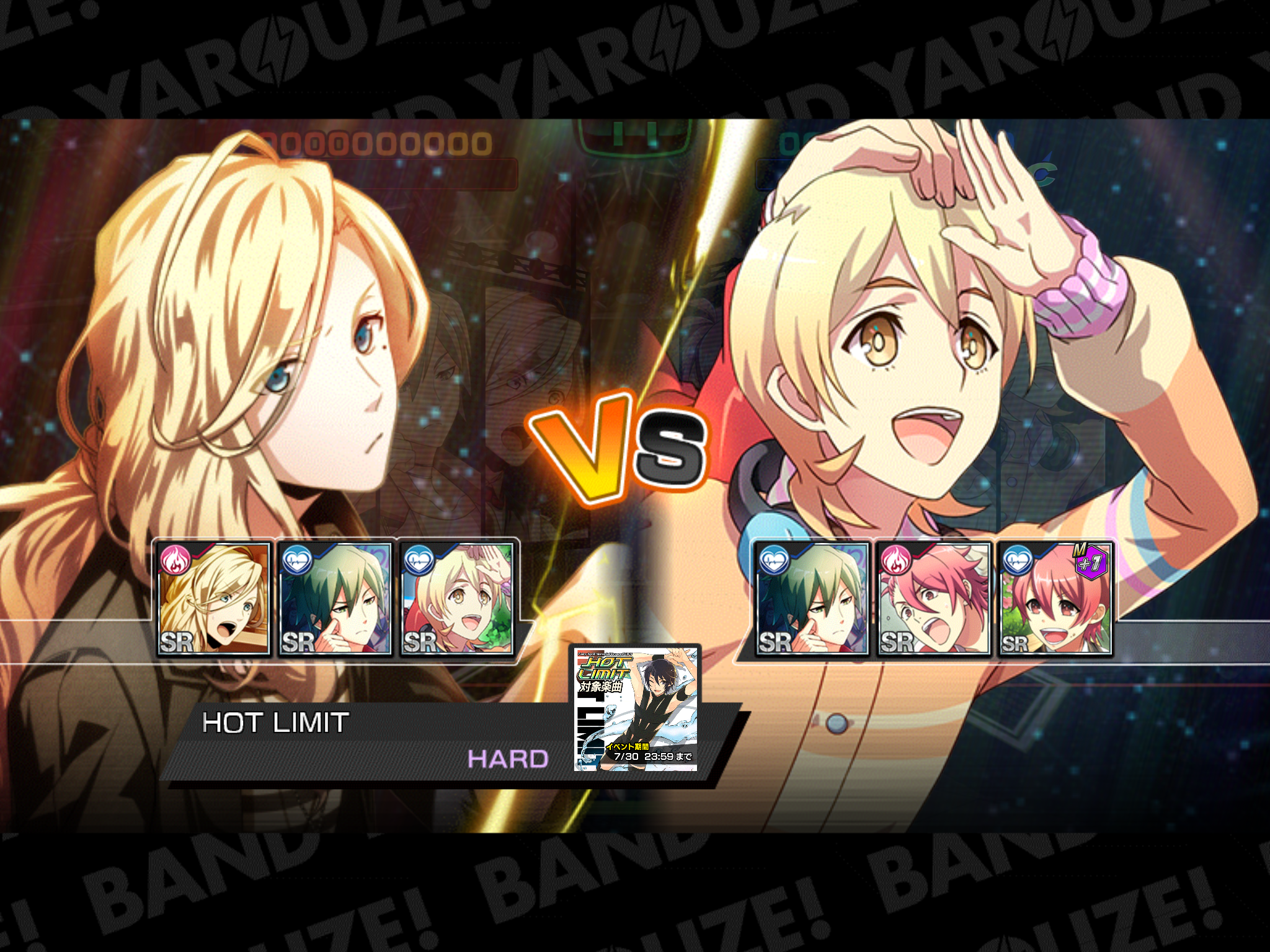Click the HARD difficulty label
Viewport: 1270px width, 952px height.
507,759
